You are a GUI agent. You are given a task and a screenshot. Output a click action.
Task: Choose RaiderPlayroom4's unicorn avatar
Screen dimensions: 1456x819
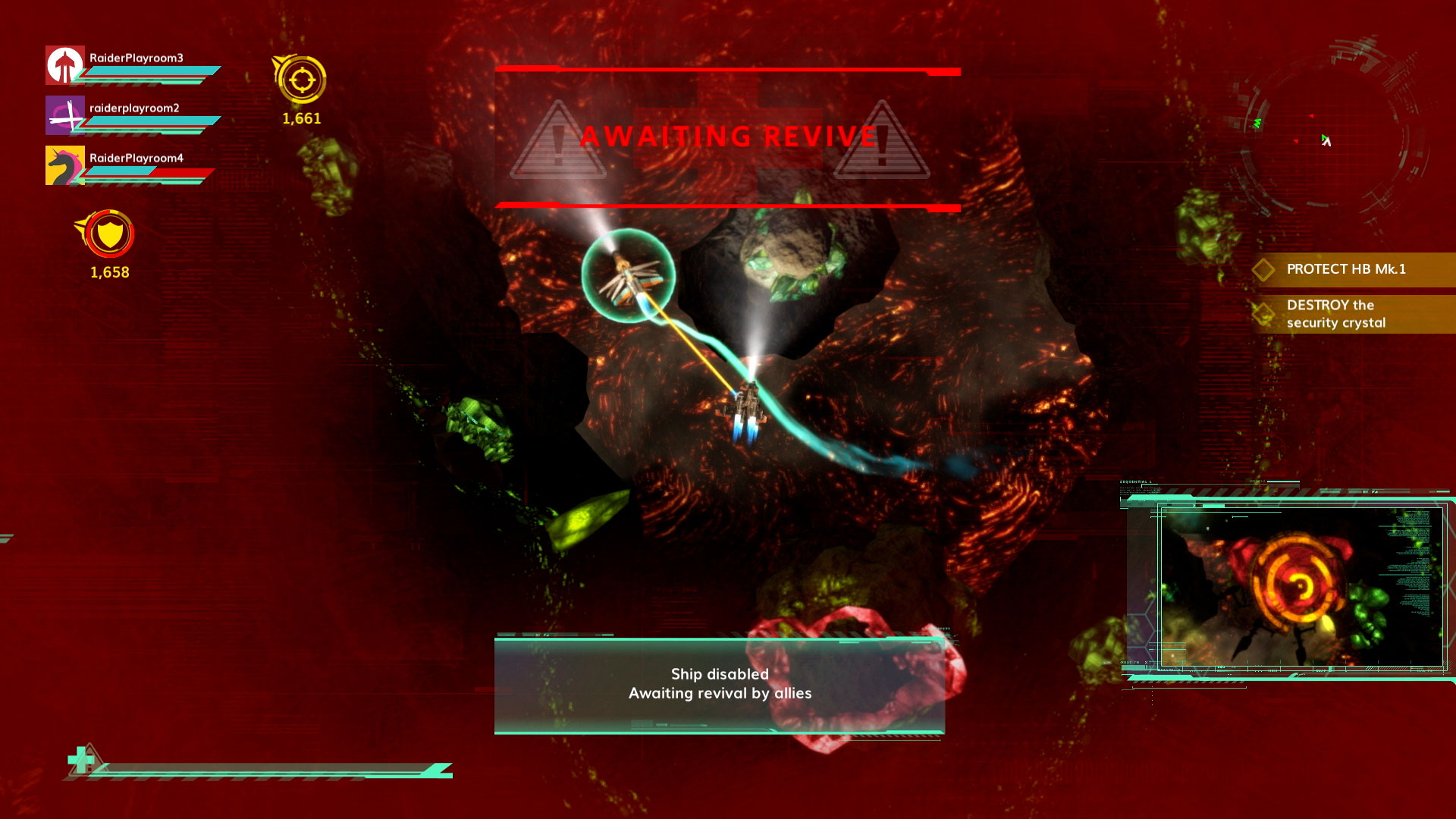[x=65, y=165]
